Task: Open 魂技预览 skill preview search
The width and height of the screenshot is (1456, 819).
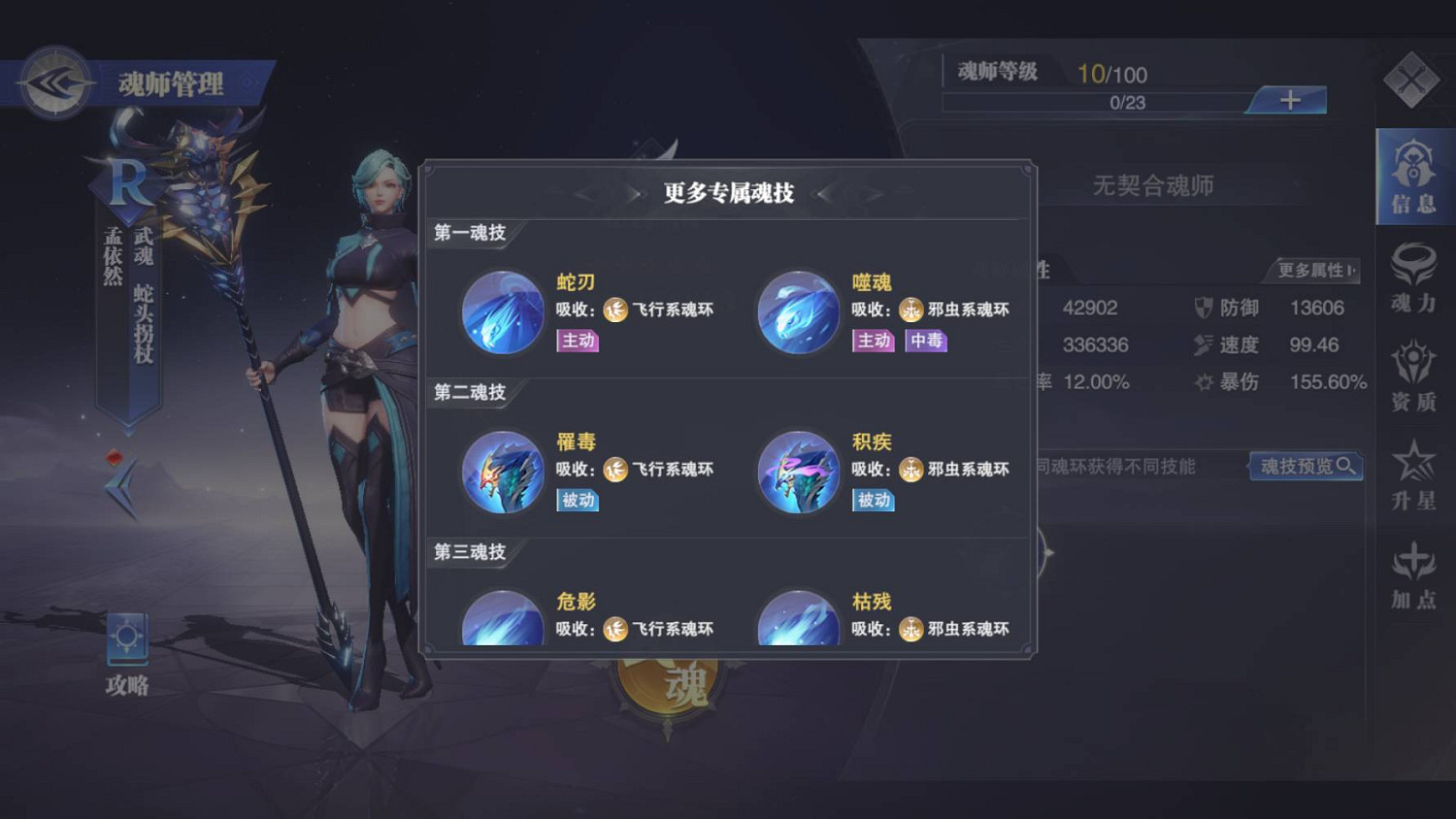Action: 1306,467
